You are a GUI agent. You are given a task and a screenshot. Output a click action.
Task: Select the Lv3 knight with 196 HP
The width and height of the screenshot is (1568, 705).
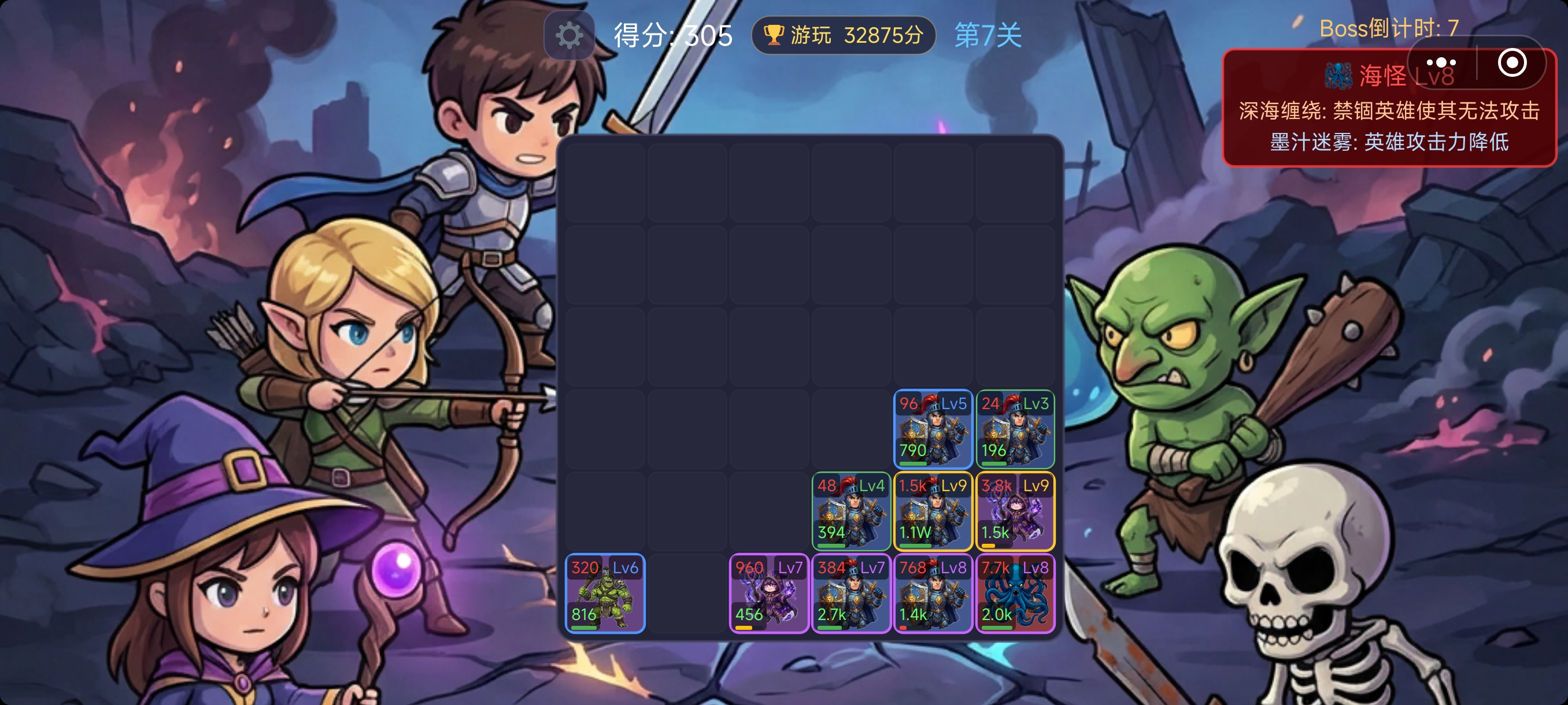point(1015,429)
